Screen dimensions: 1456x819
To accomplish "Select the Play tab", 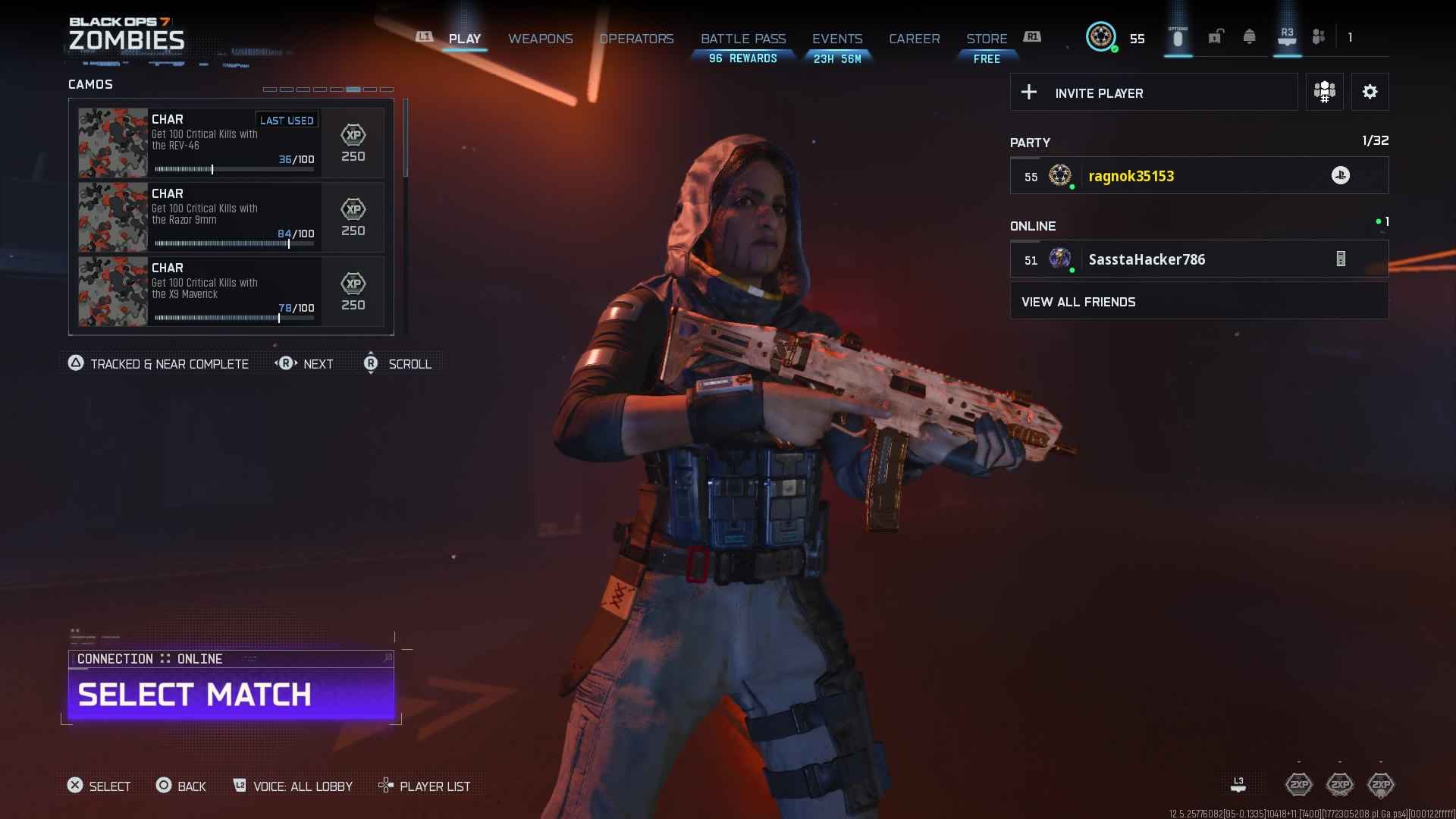I will [464, 39].
